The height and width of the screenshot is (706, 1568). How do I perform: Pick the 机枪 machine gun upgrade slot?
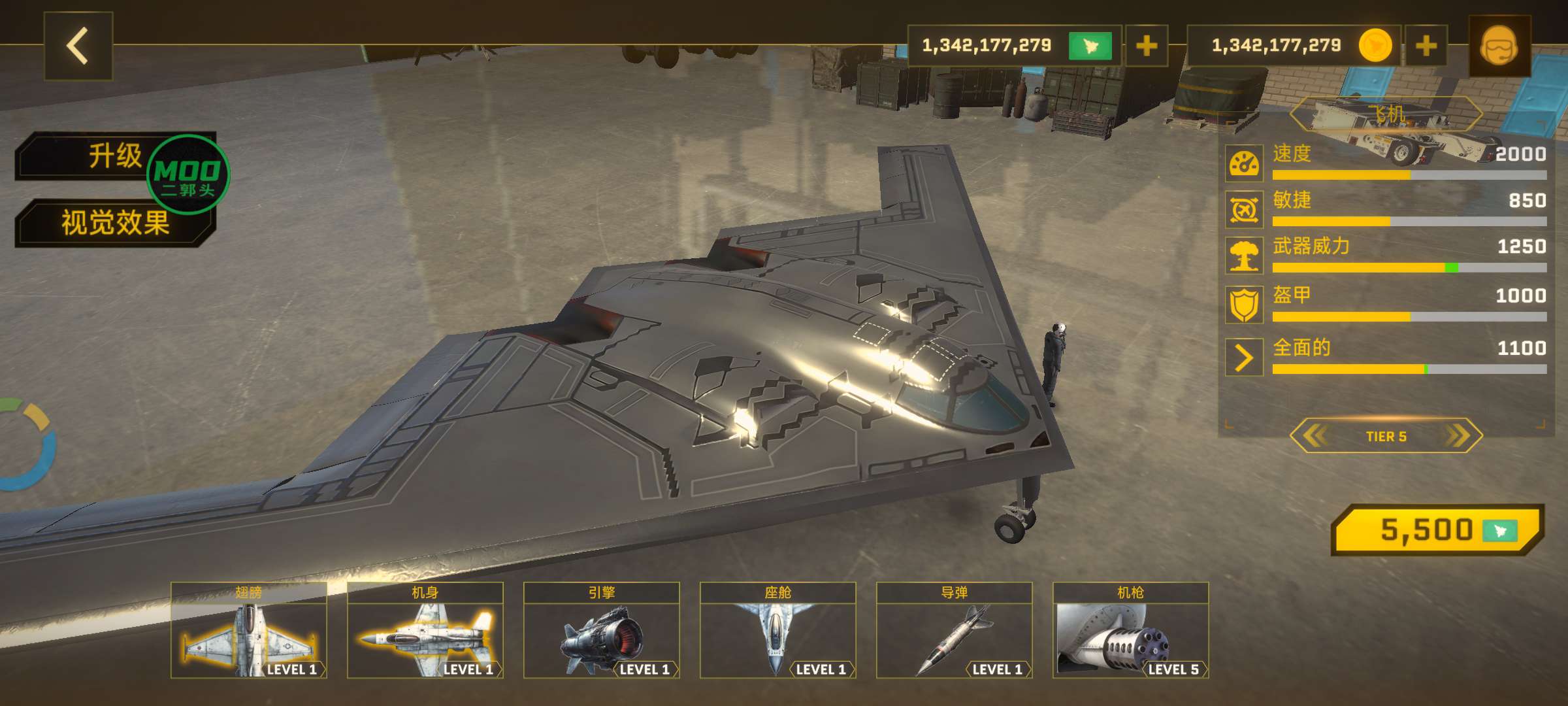click(x=1131, y=630)
